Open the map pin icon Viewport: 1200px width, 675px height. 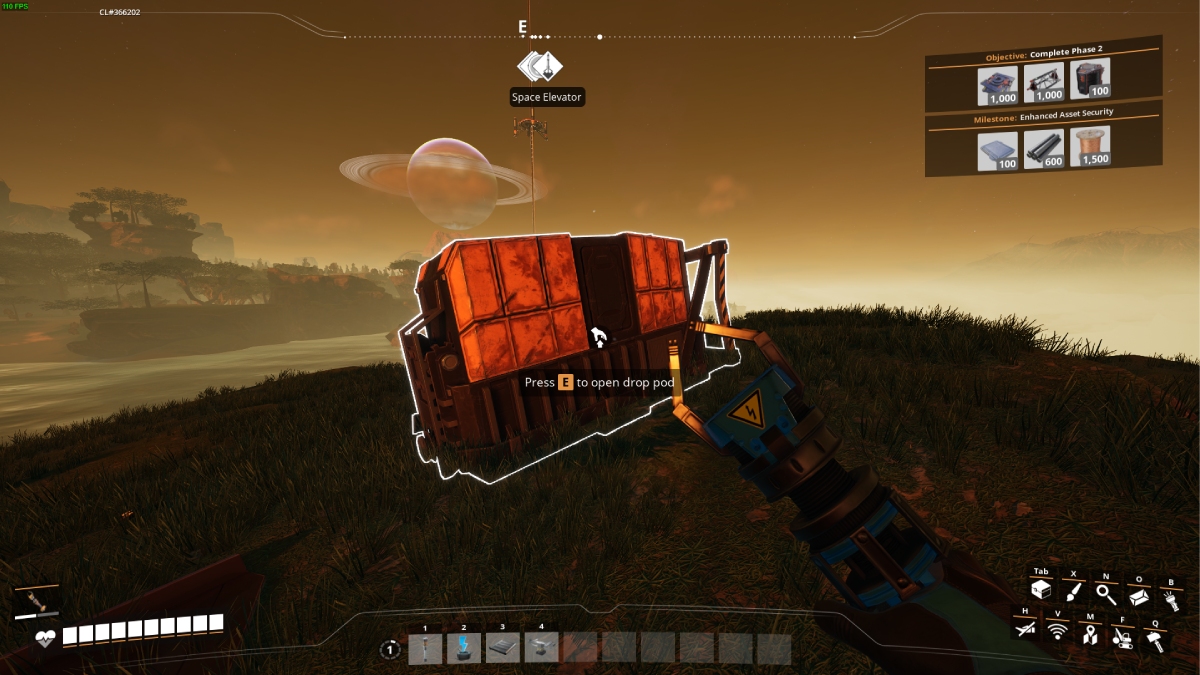click(1089, 633)
